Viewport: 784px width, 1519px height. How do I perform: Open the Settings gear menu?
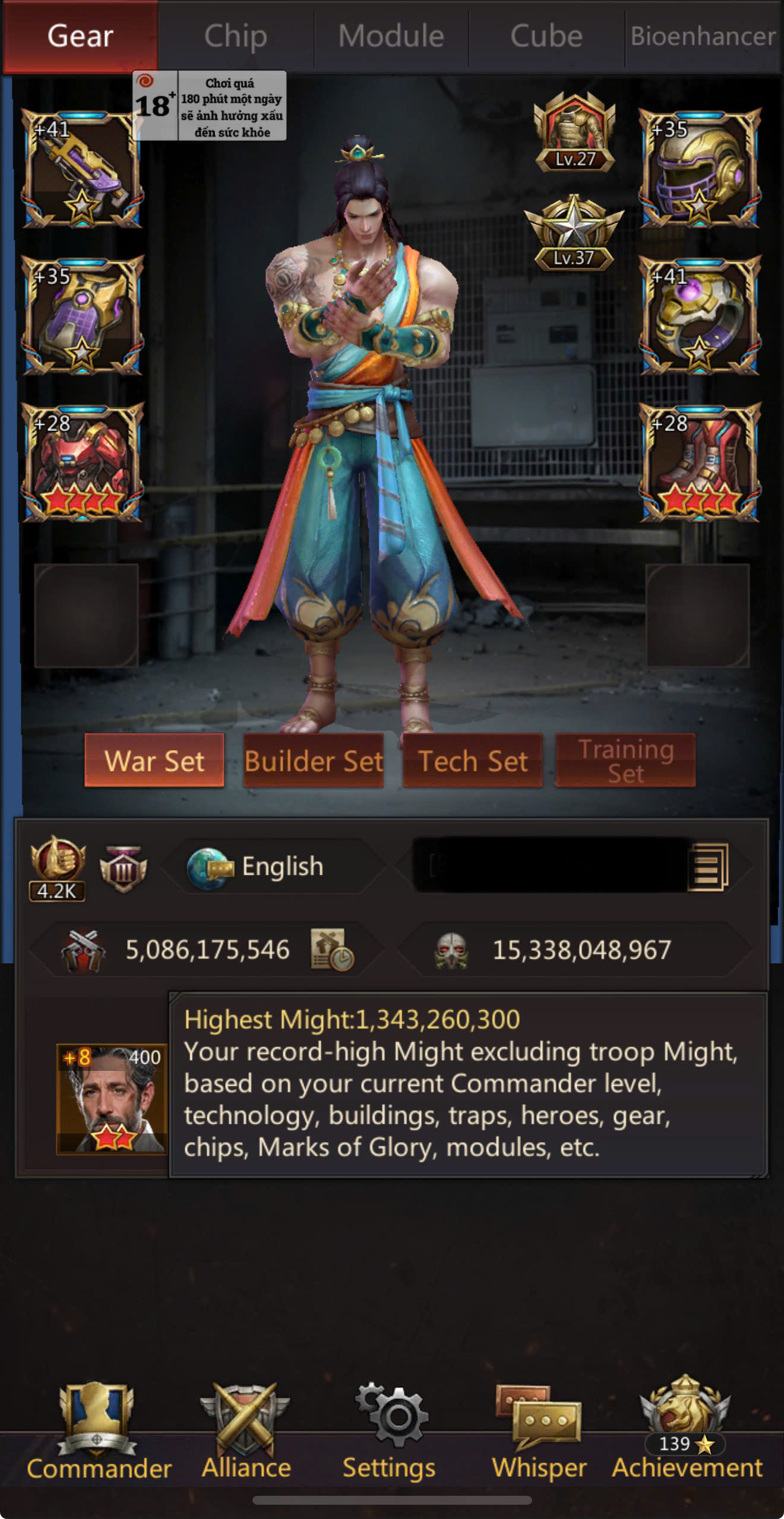pyautogui.click(x=390, y=1432)
